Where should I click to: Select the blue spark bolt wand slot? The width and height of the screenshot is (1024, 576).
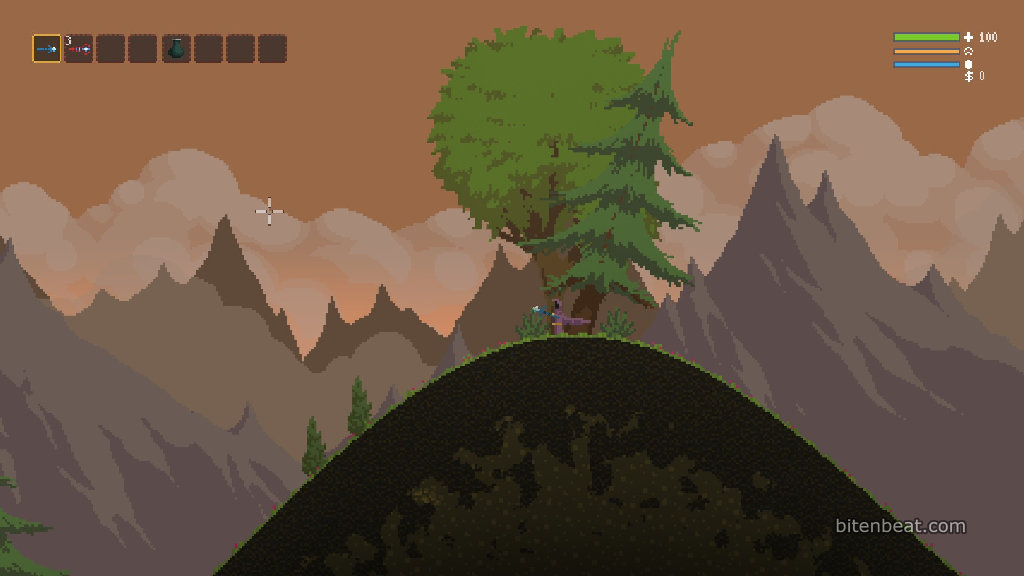tap(47, 49)
